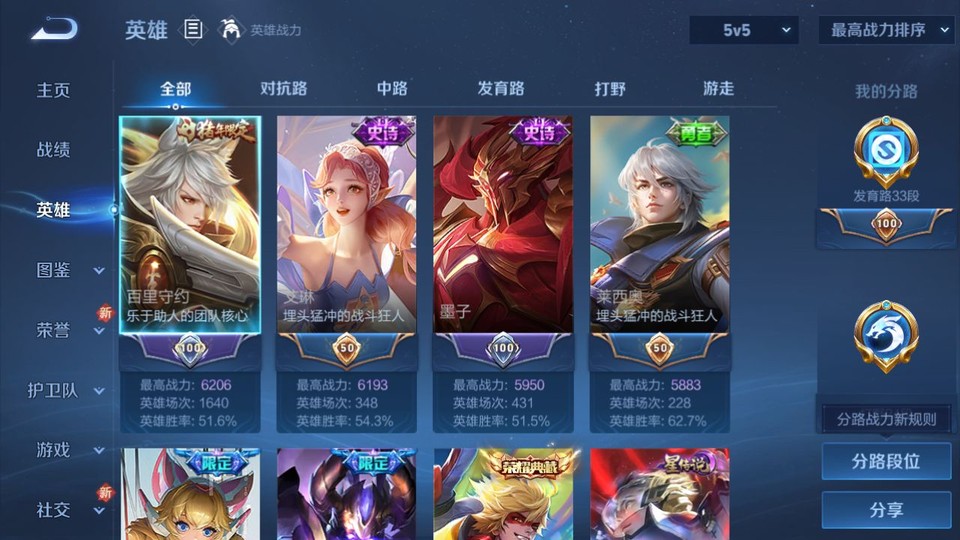
Task: Open the 最高战力排序 sort dropdown
Action: (x=887, y=30)
